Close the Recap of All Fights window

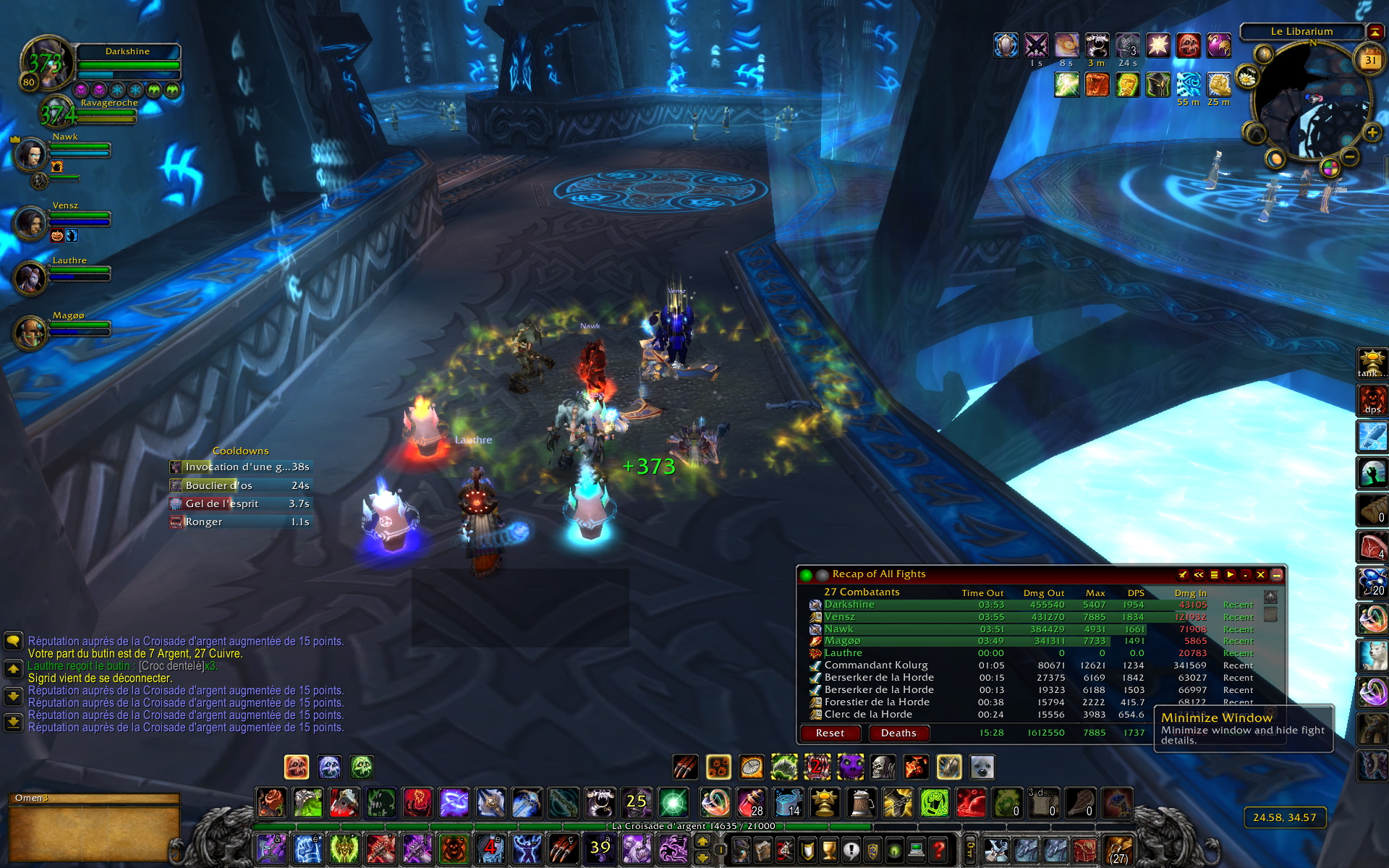[x=1261, y=574]
